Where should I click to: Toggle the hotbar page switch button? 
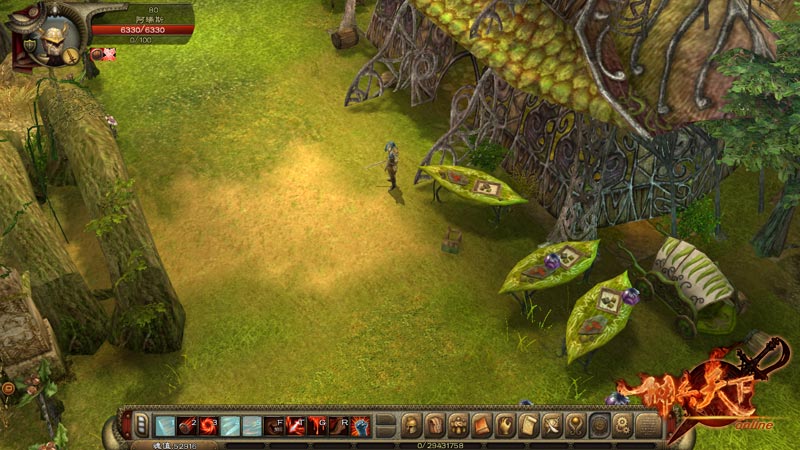(x=142, y=424)
